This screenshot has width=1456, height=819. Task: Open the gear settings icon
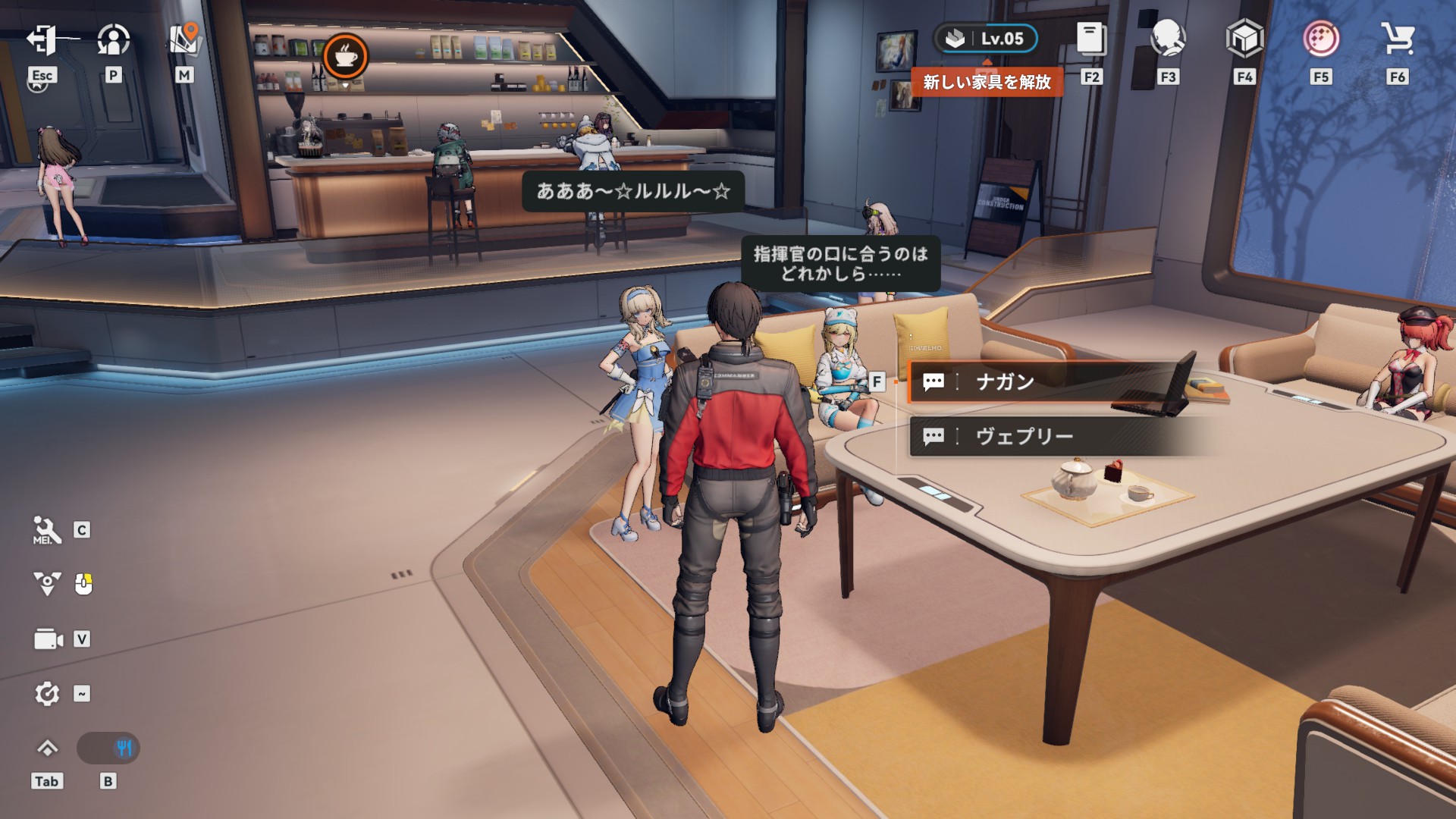pyautogui.click(x=47, y=693)
